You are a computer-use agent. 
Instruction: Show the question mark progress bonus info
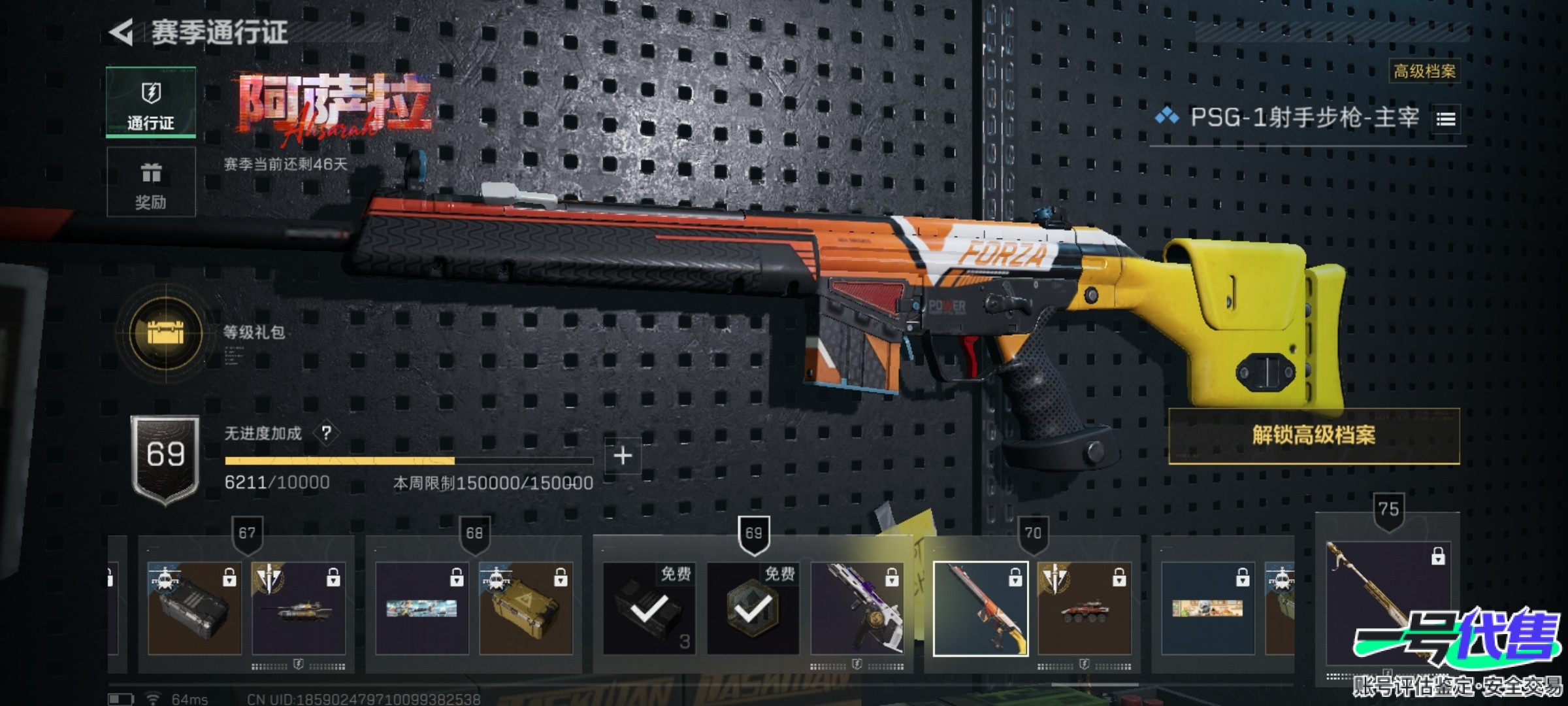[x=326, y=433]
